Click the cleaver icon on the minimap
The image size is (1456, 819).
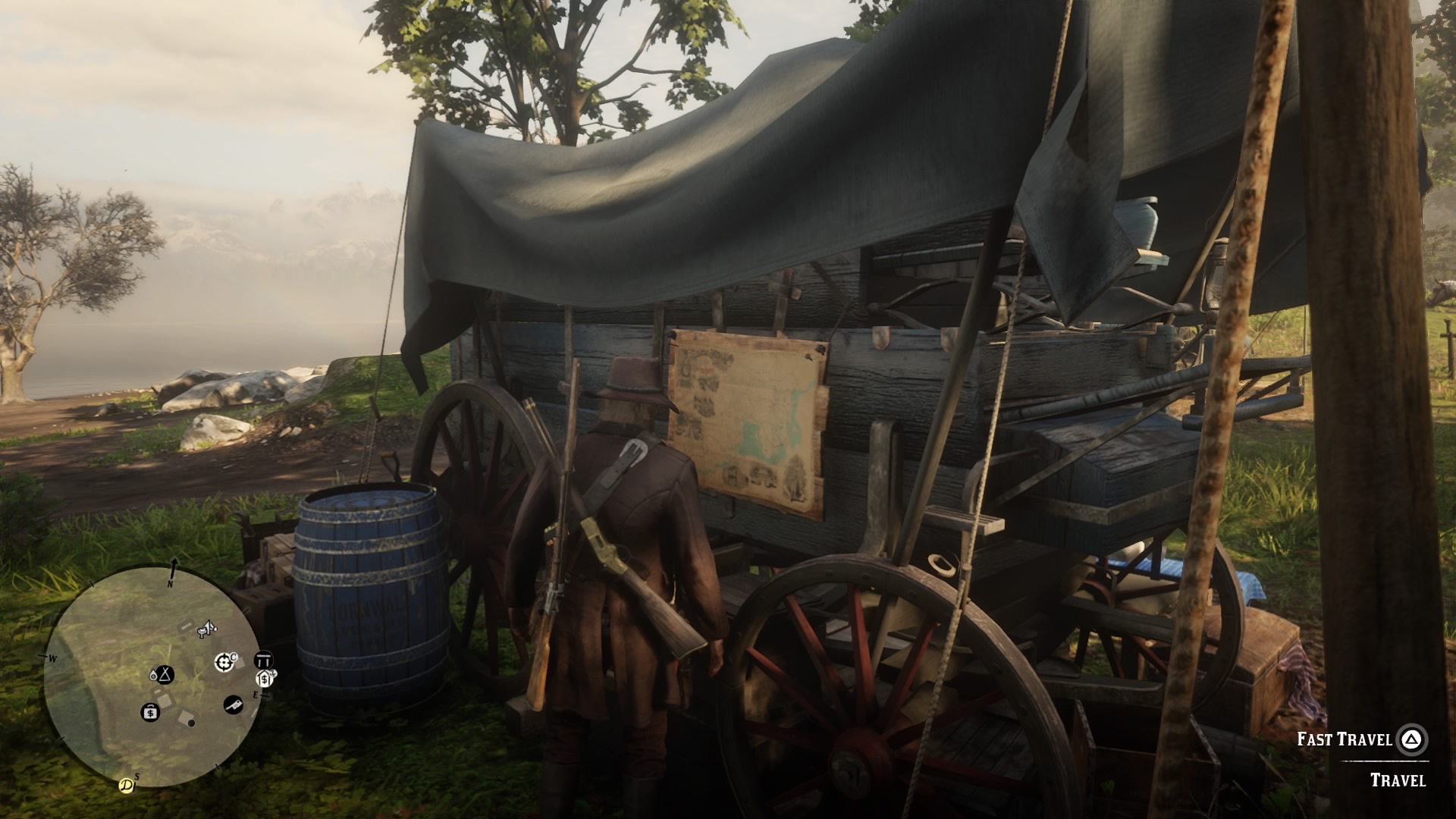click(x=234, y=705)
